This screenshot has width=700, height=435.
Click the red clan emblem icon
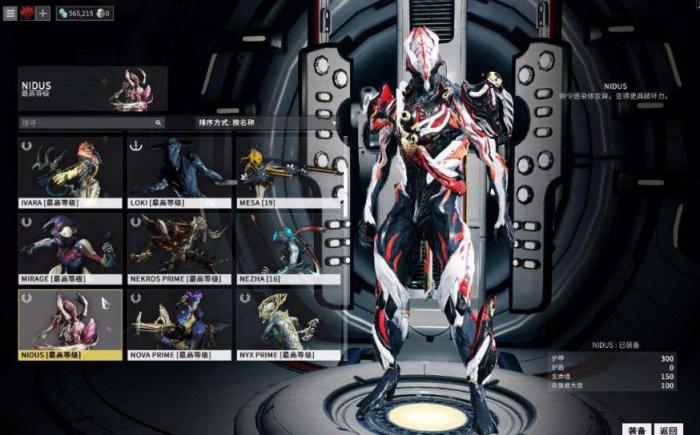[27, 13]
